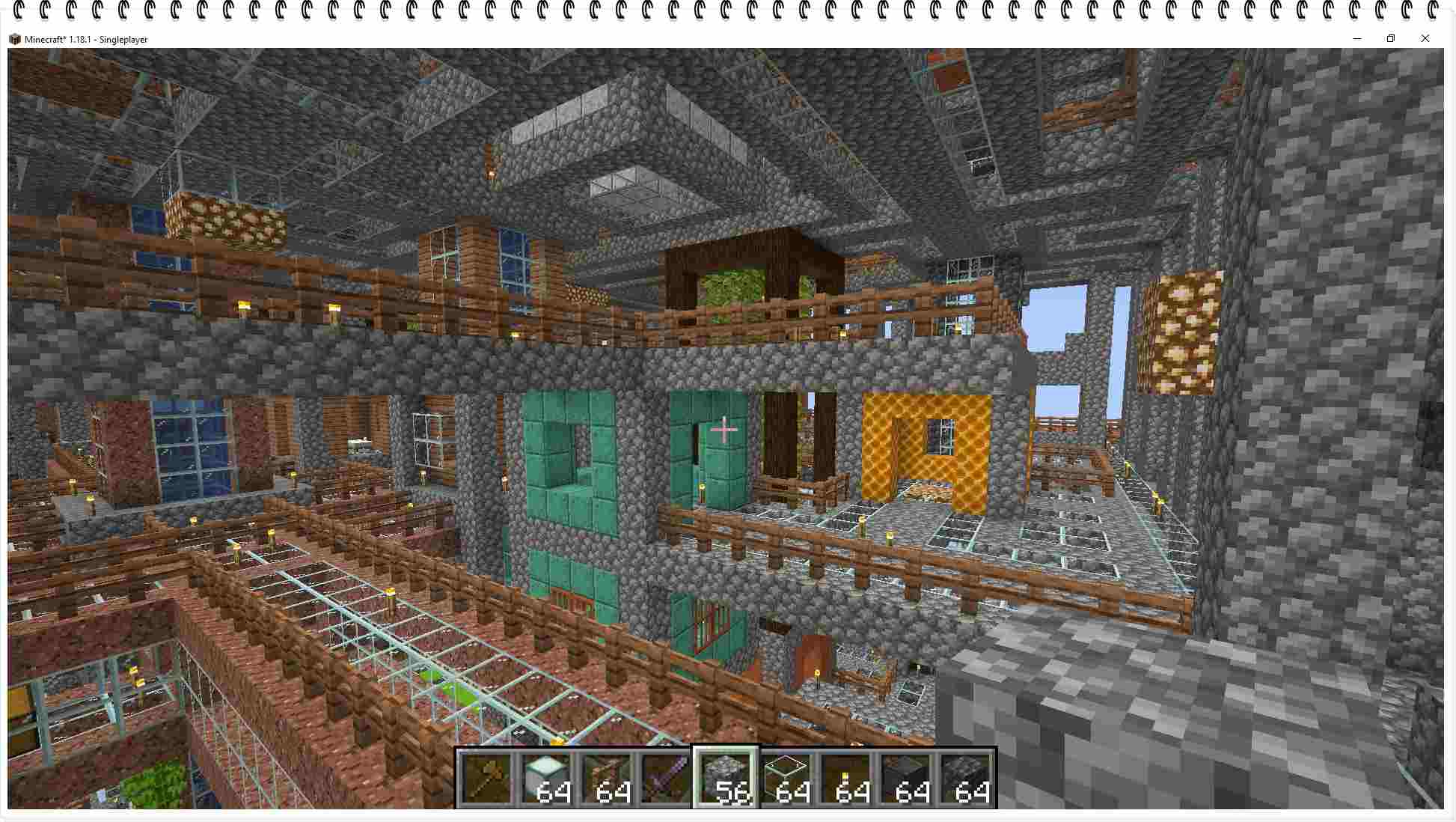Viewport: 1456px width, 822px height.
Task: Select the crossbow in hotbar slot three
Action: 607,779
